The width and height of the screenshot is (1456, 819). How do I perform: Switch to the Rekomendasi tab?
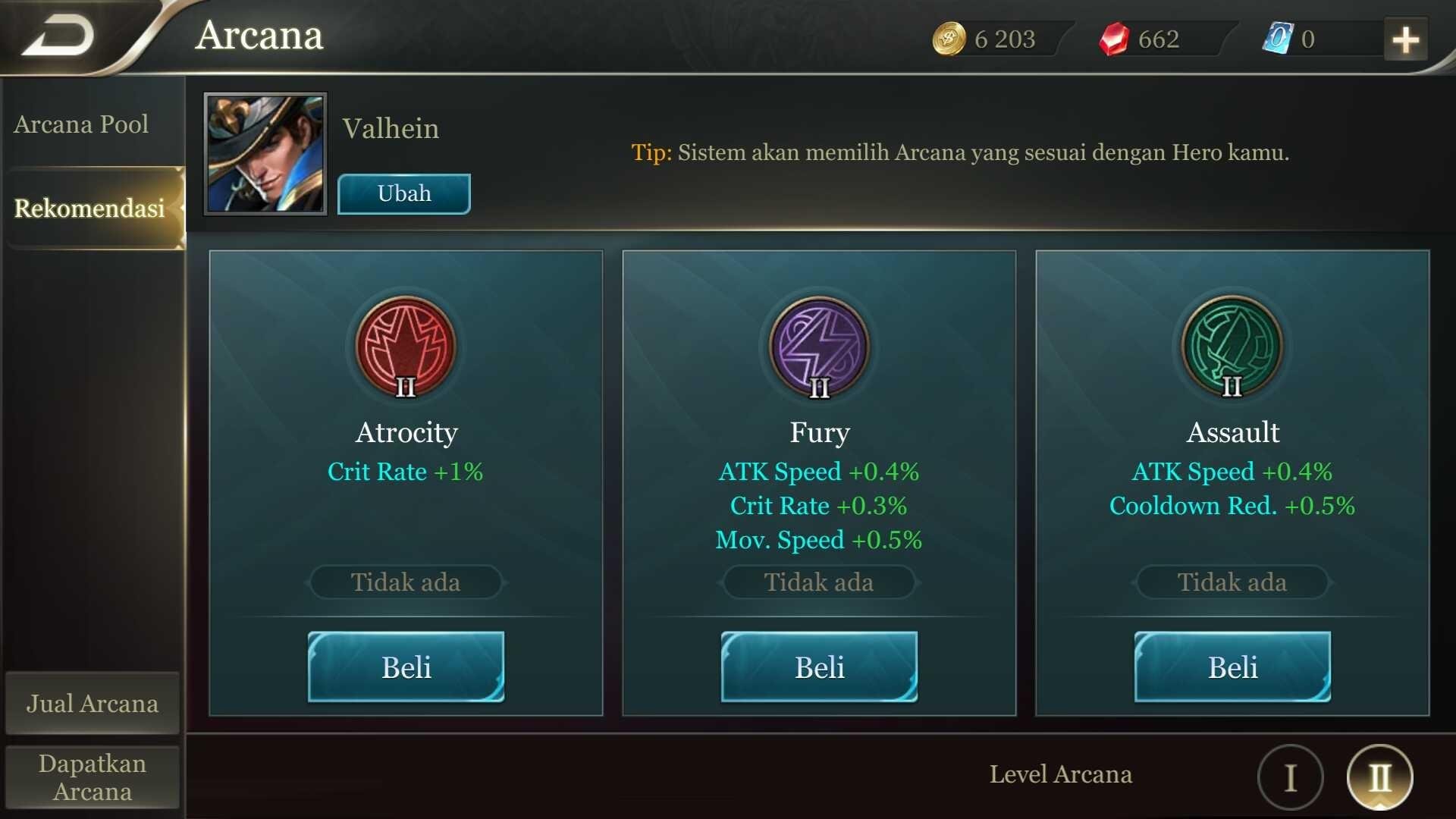click(x=89, y=209)
